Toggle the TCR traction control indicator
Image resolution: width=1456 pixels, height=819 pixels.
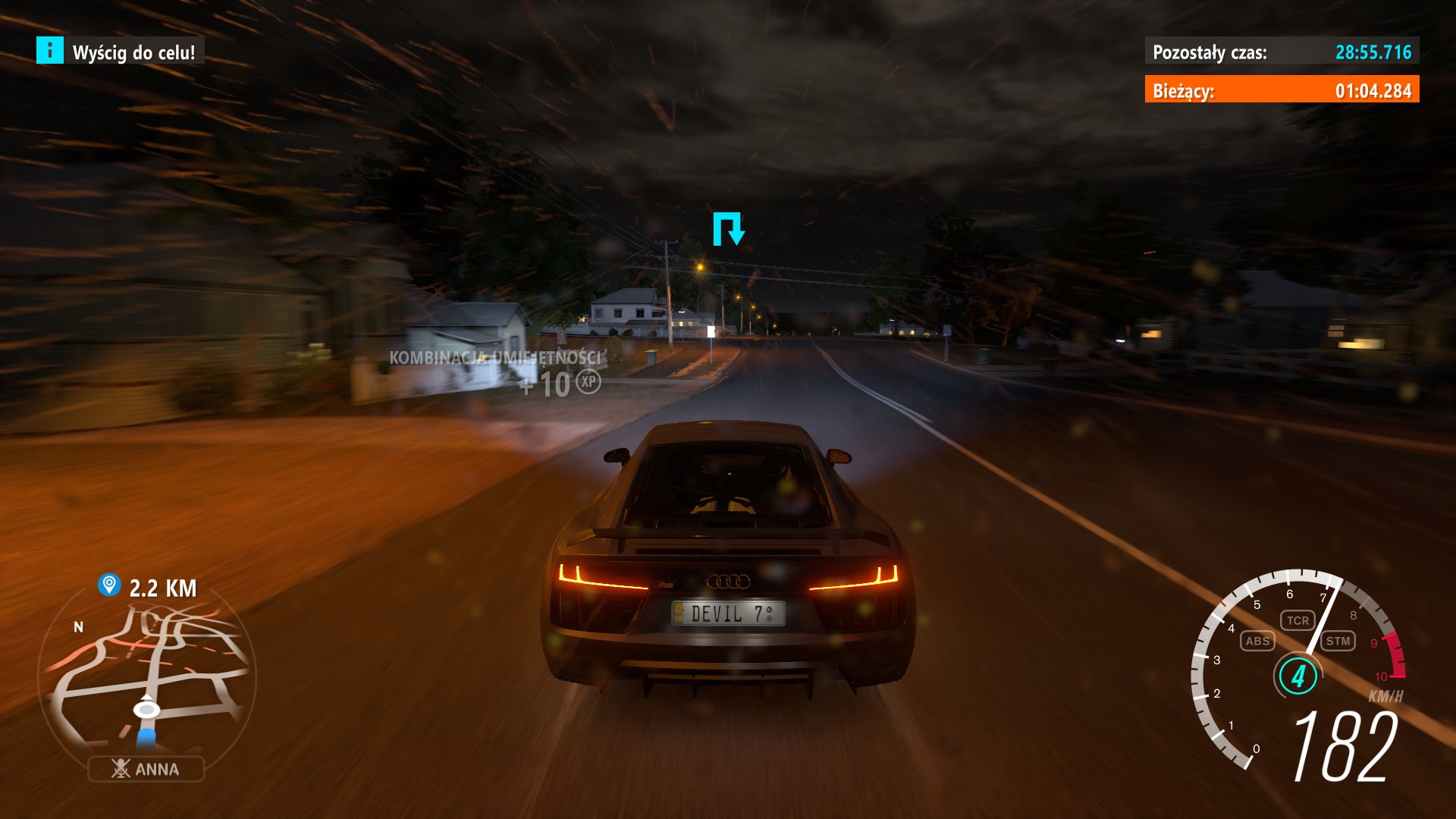(x=1299, y=620)
